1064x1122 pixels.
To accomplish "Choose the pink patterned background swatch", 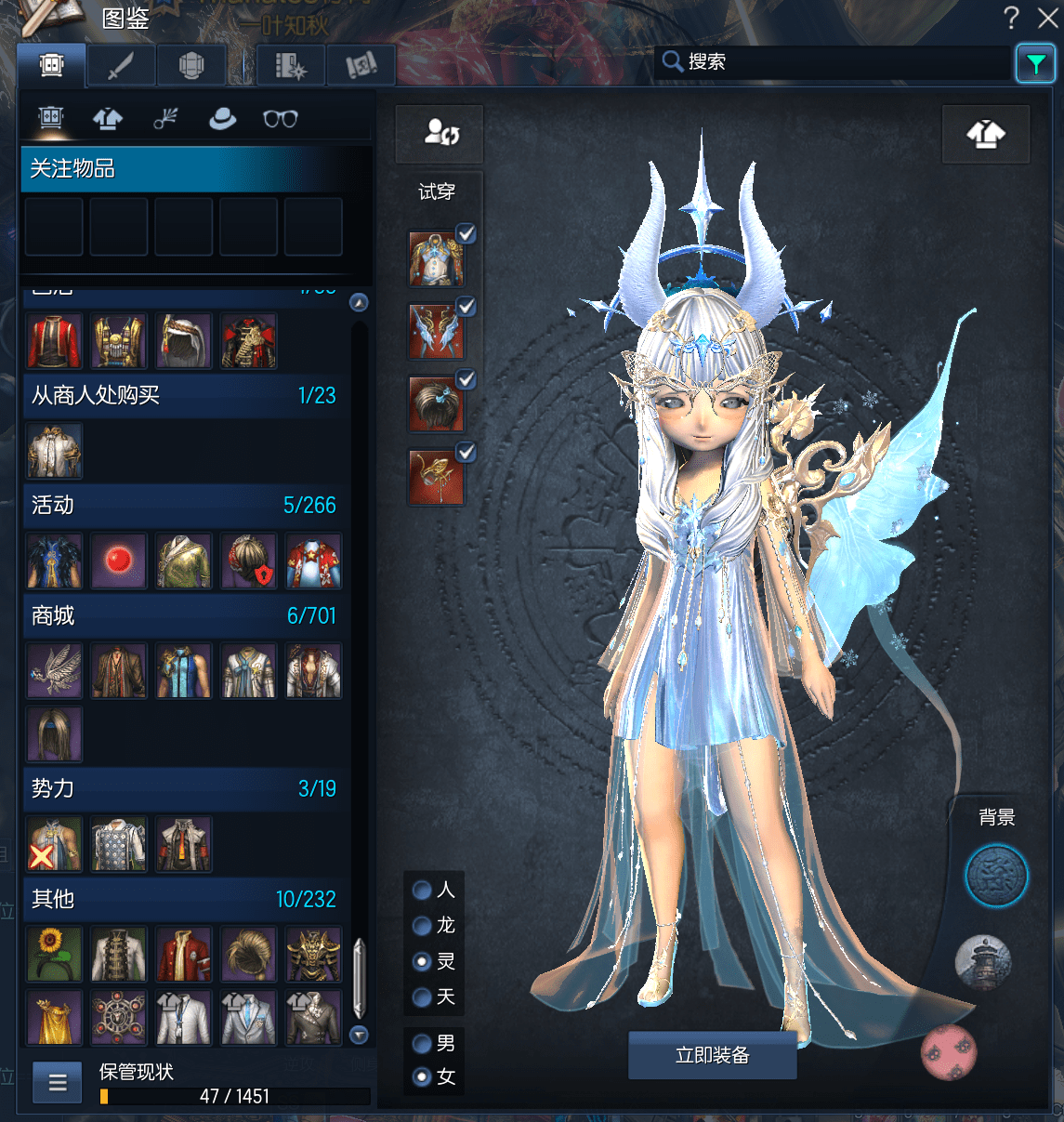I will 948,1051.
